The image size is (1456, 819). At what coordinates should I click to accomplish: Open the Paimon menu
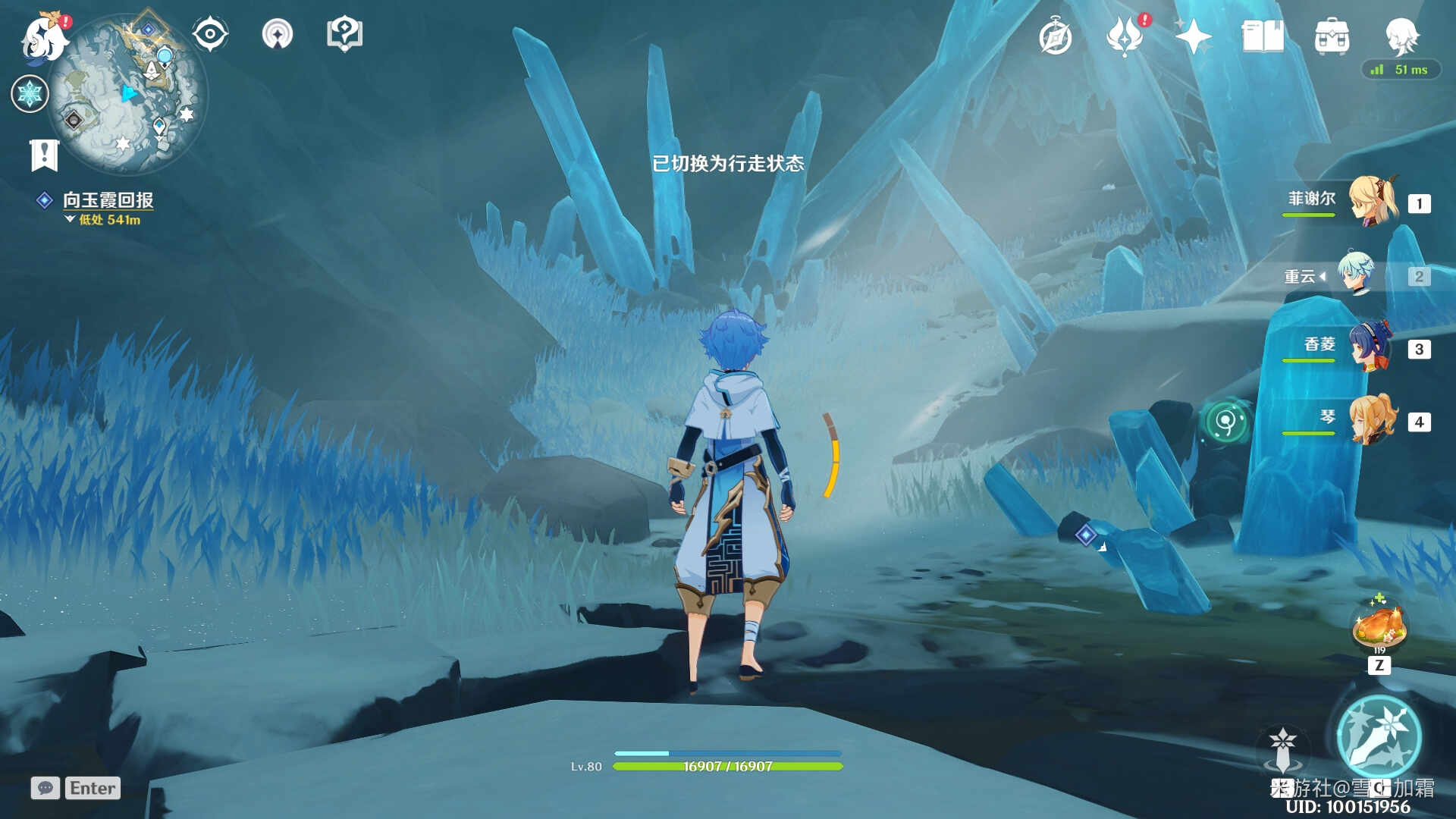tap(44, 36)
